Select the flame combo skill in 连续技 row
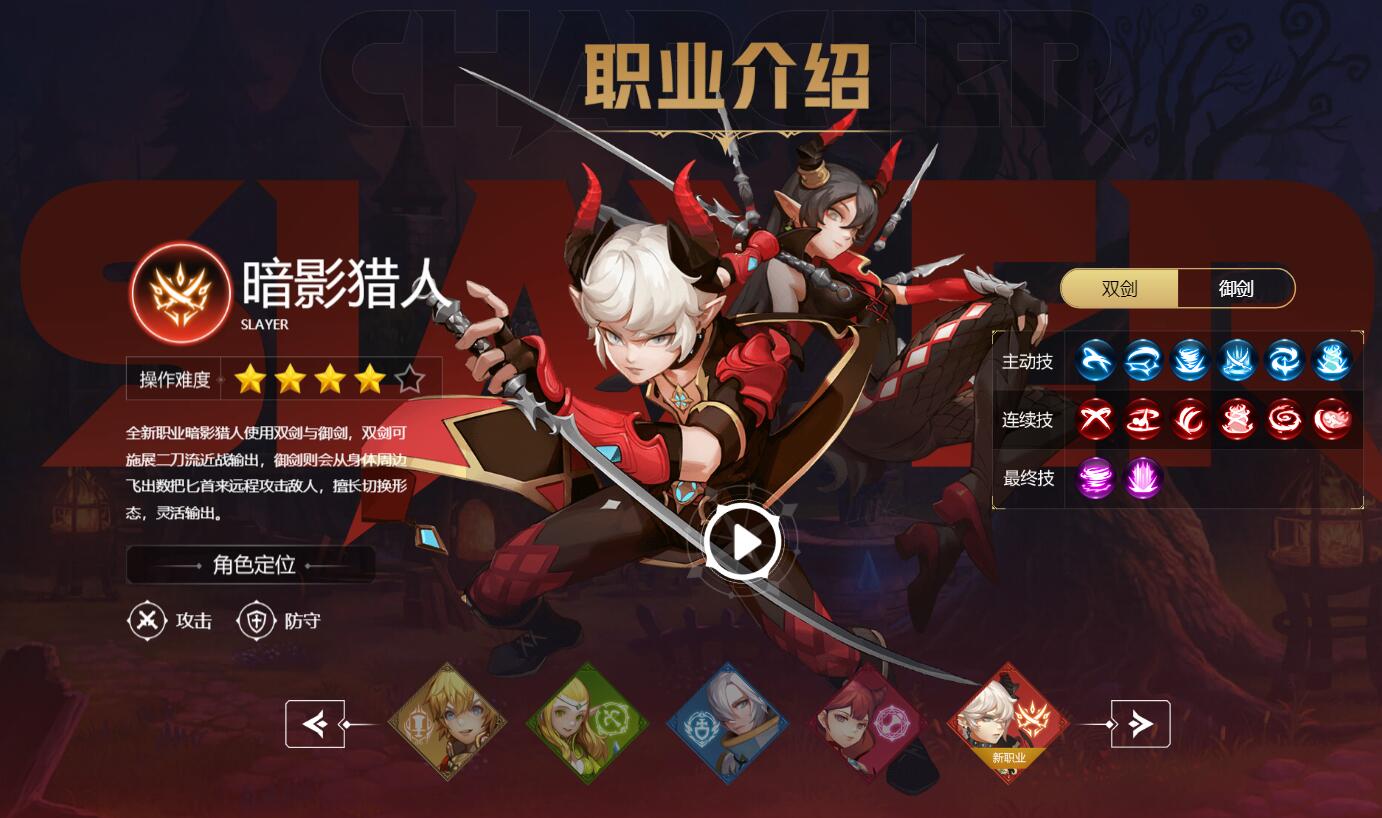This screenshot has width=1382, height=818. pos(1238,420)
